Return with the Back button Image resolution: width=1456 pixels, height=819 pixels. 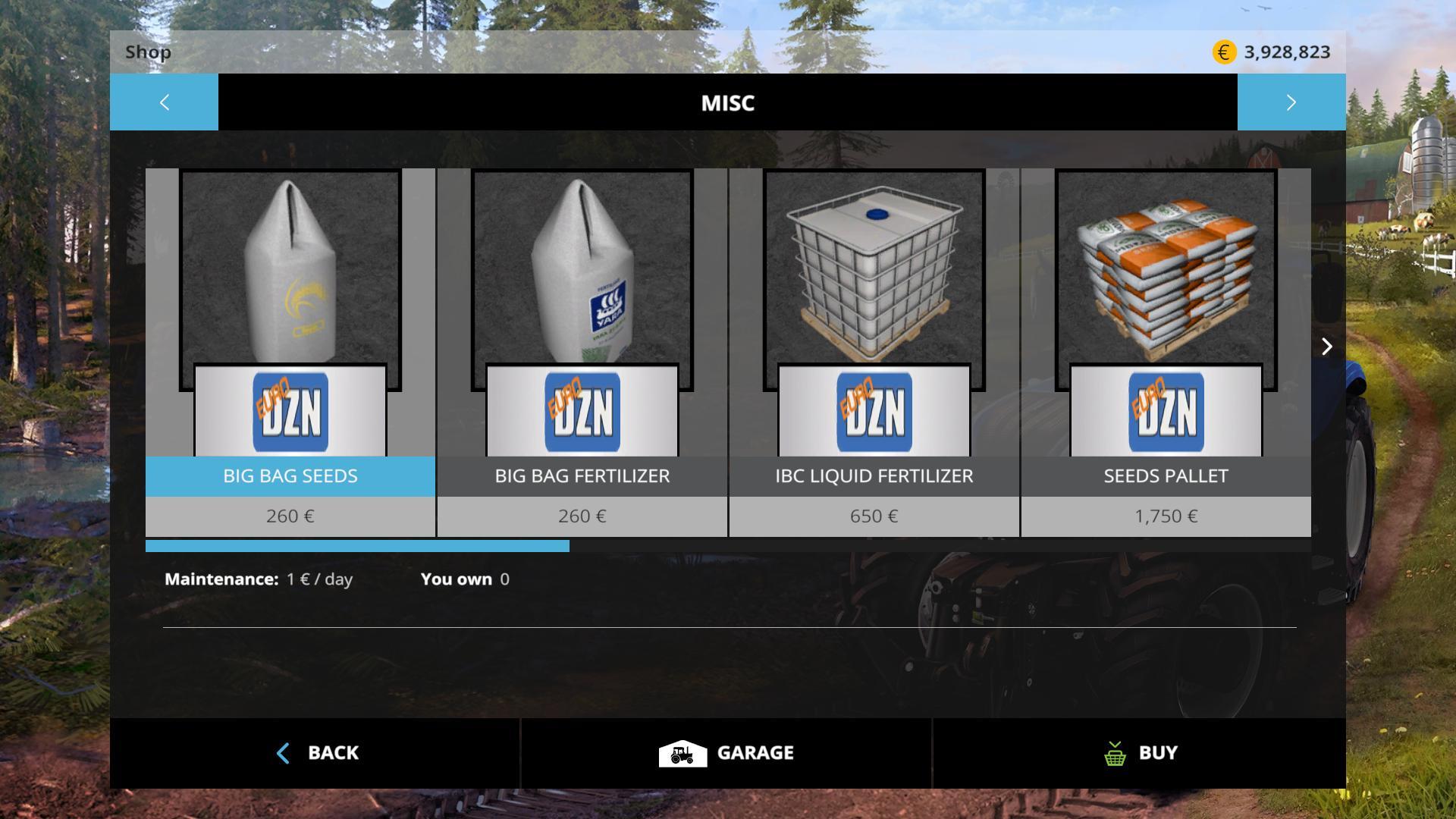coord(315,753)
